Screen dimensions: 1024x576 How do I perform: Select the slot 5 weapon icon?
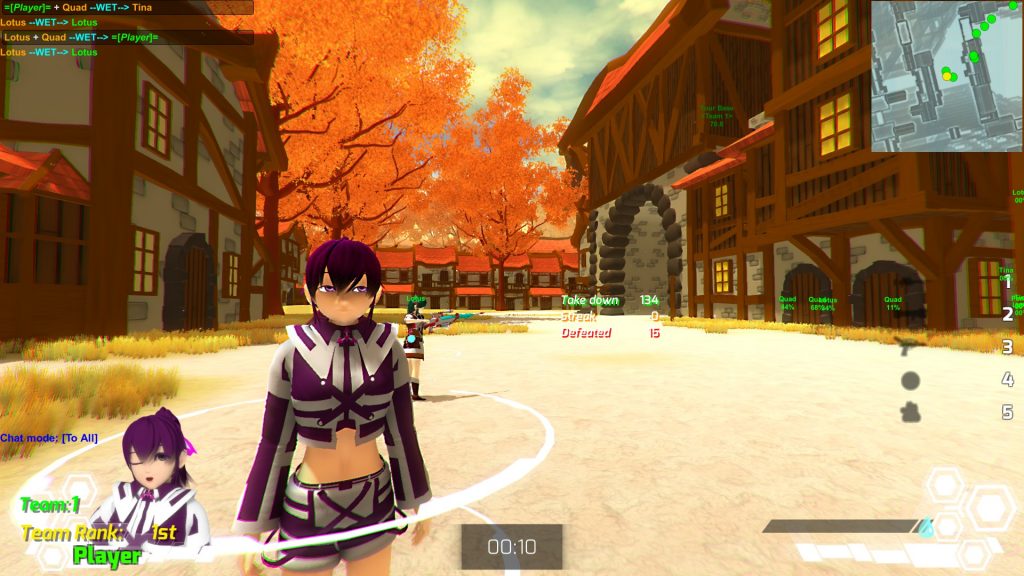(911, 412)
